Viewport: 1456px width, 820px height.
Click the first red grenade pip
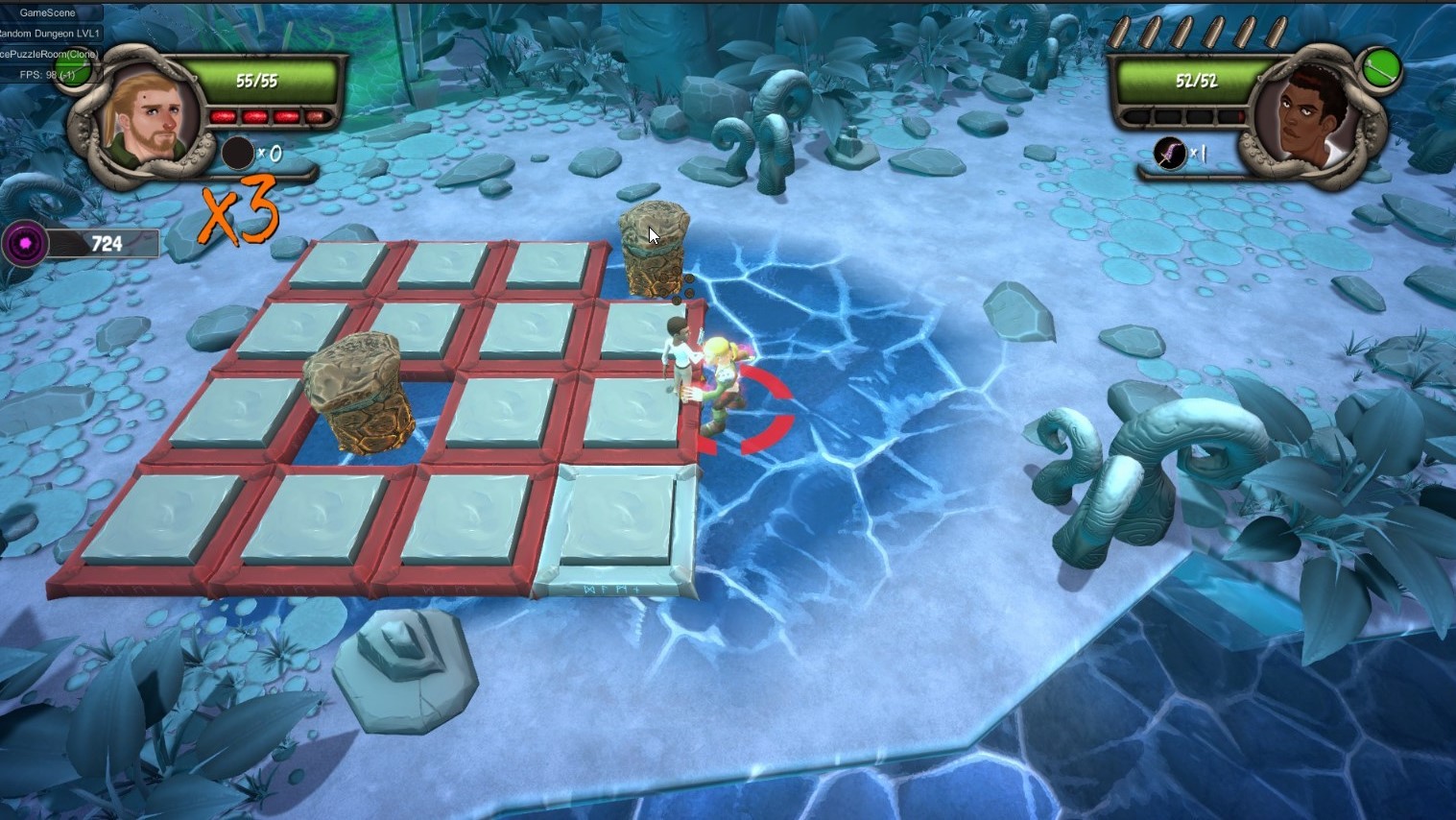pos(225,115)
